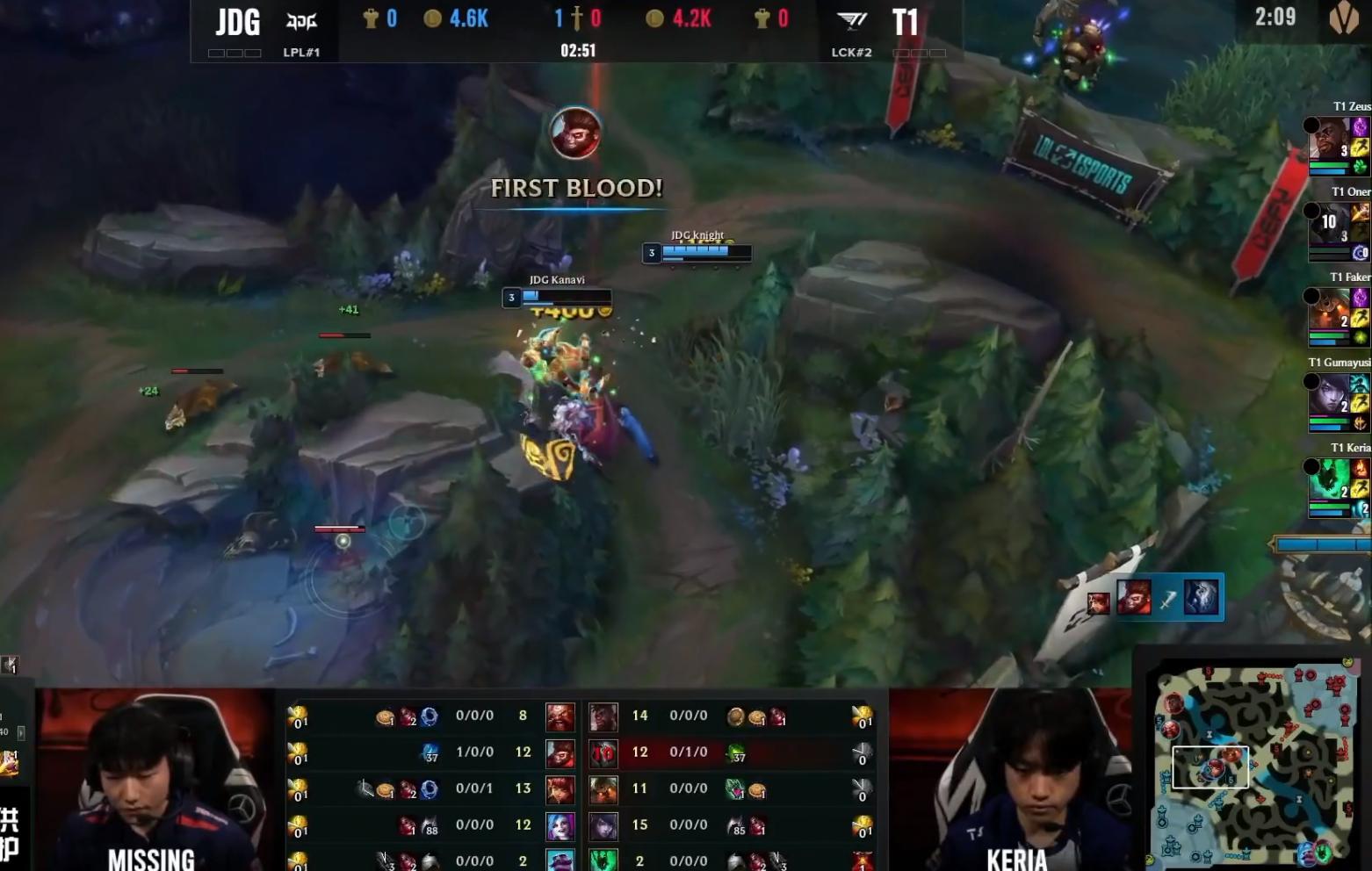This screenshot has height=871, width=1372.
Task: Select Jinx's portrait on the JDG scoreboard
Action: point(560,824)
